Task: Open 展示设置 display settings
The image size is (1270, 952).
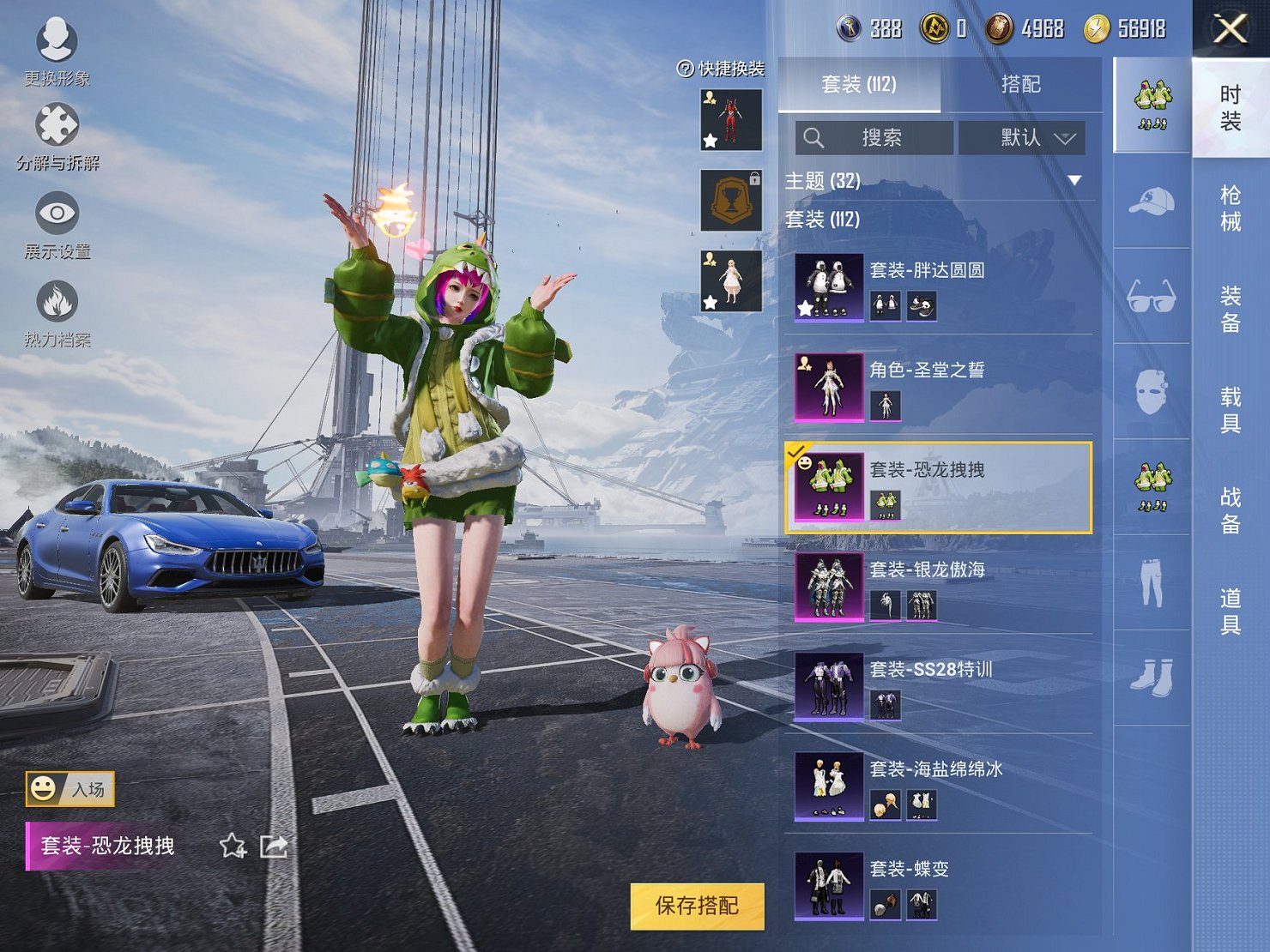Action: coord(57,225)
